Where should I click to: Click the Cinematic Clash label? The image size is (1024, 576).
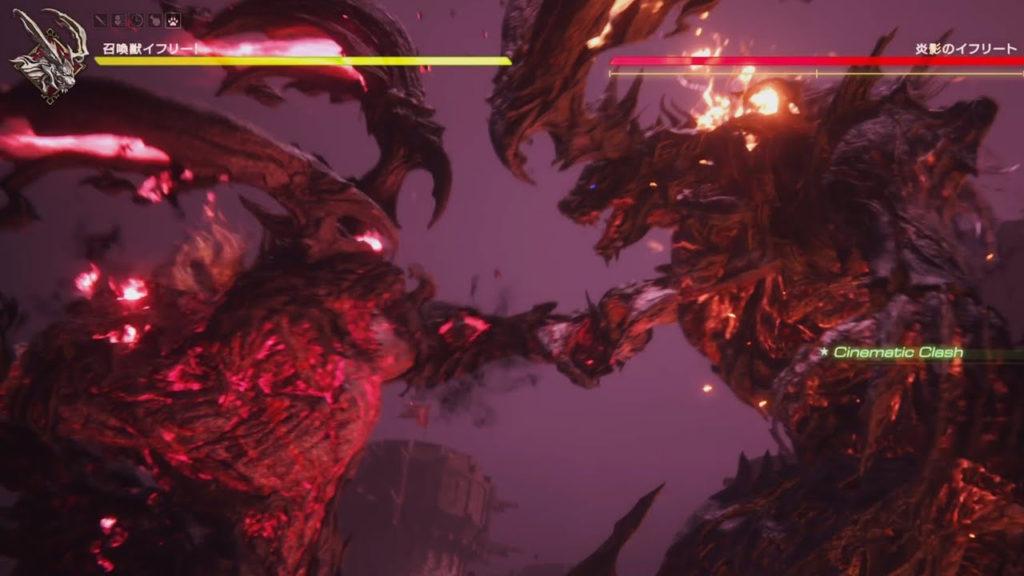pos(898,352)
